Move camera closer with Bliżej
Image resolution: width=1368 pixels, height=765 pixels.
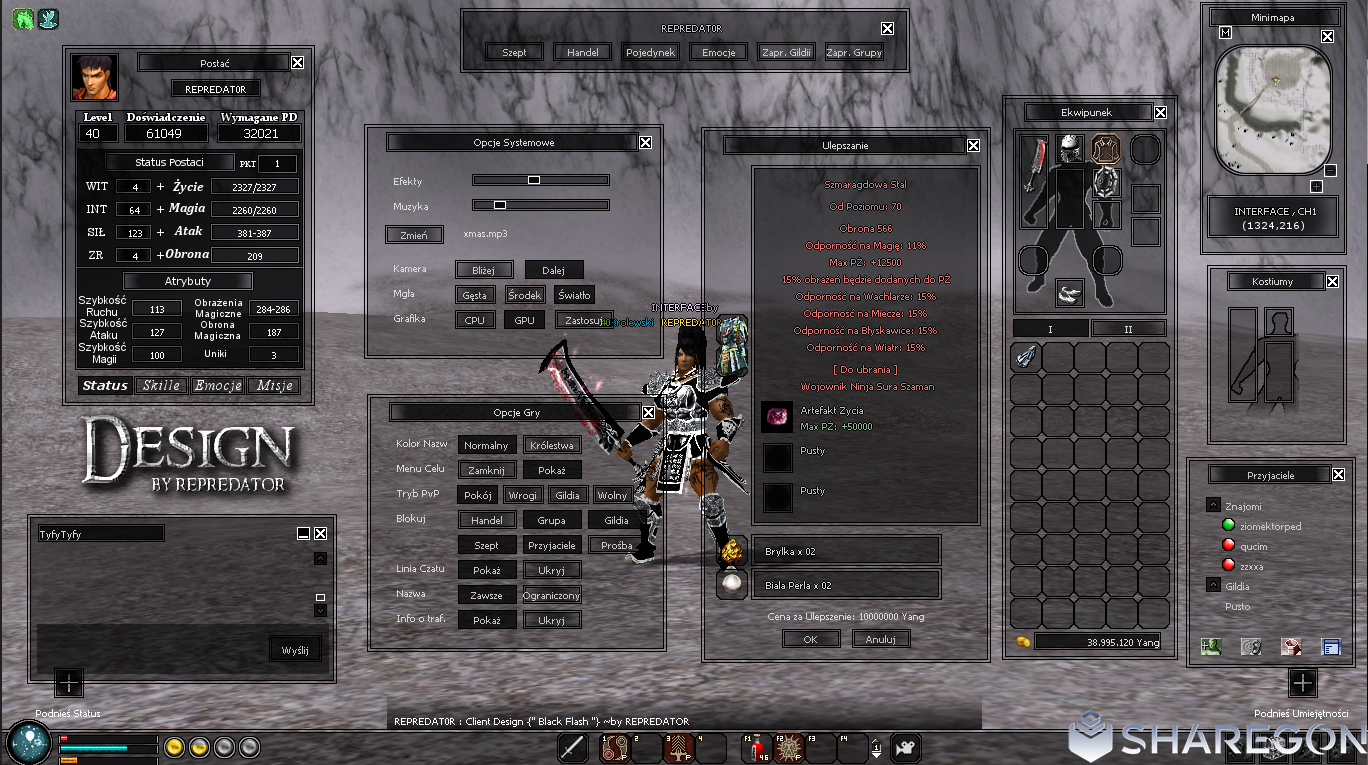point(484,269)
